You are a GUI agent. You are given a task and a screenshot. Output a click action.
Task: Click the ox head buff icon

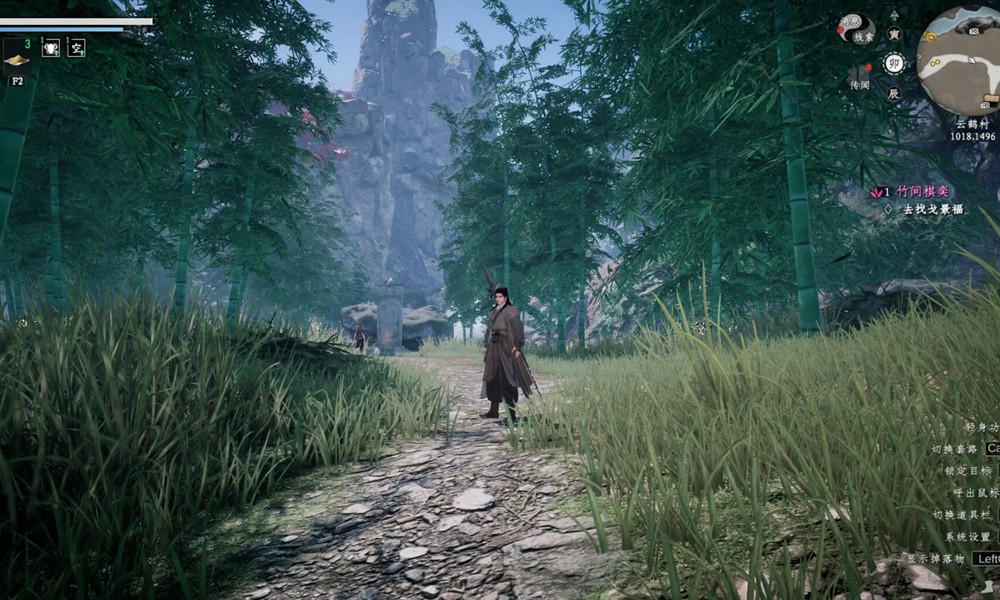51,47
